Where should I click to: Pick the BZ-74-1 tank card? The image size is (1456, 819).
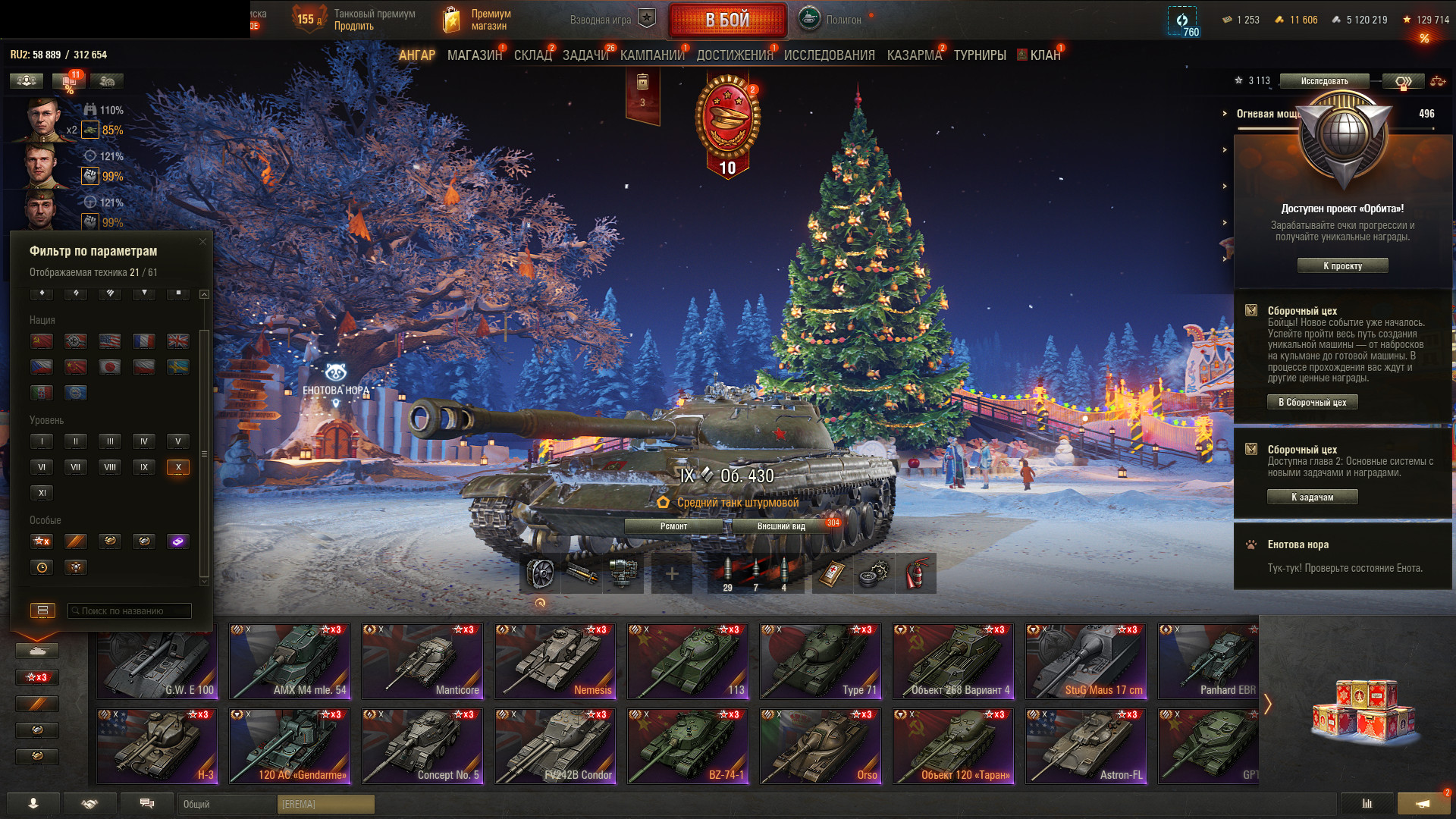click(x=688, y=746)
